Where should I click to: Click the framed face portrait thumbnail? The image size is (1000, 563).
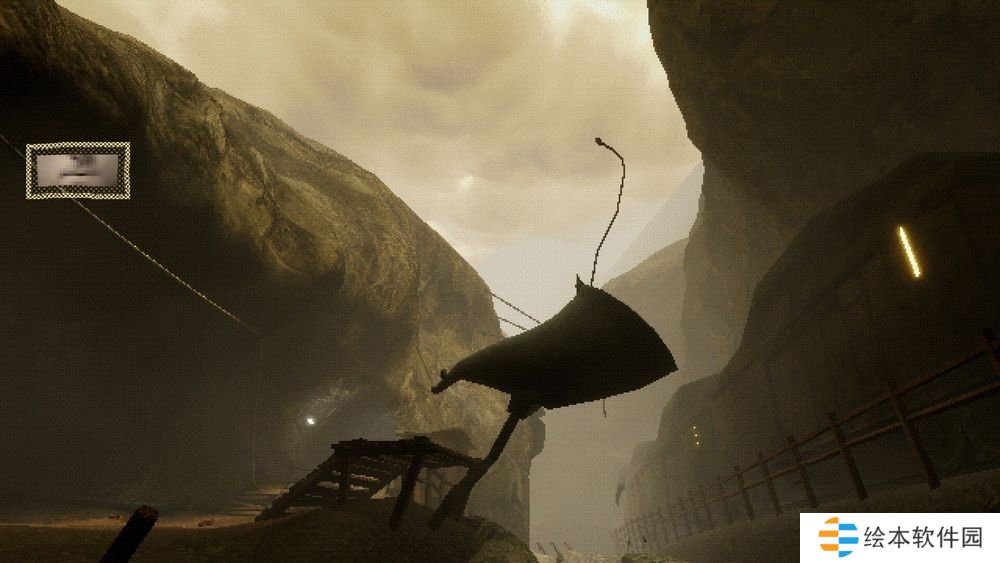tap(78, 170)
